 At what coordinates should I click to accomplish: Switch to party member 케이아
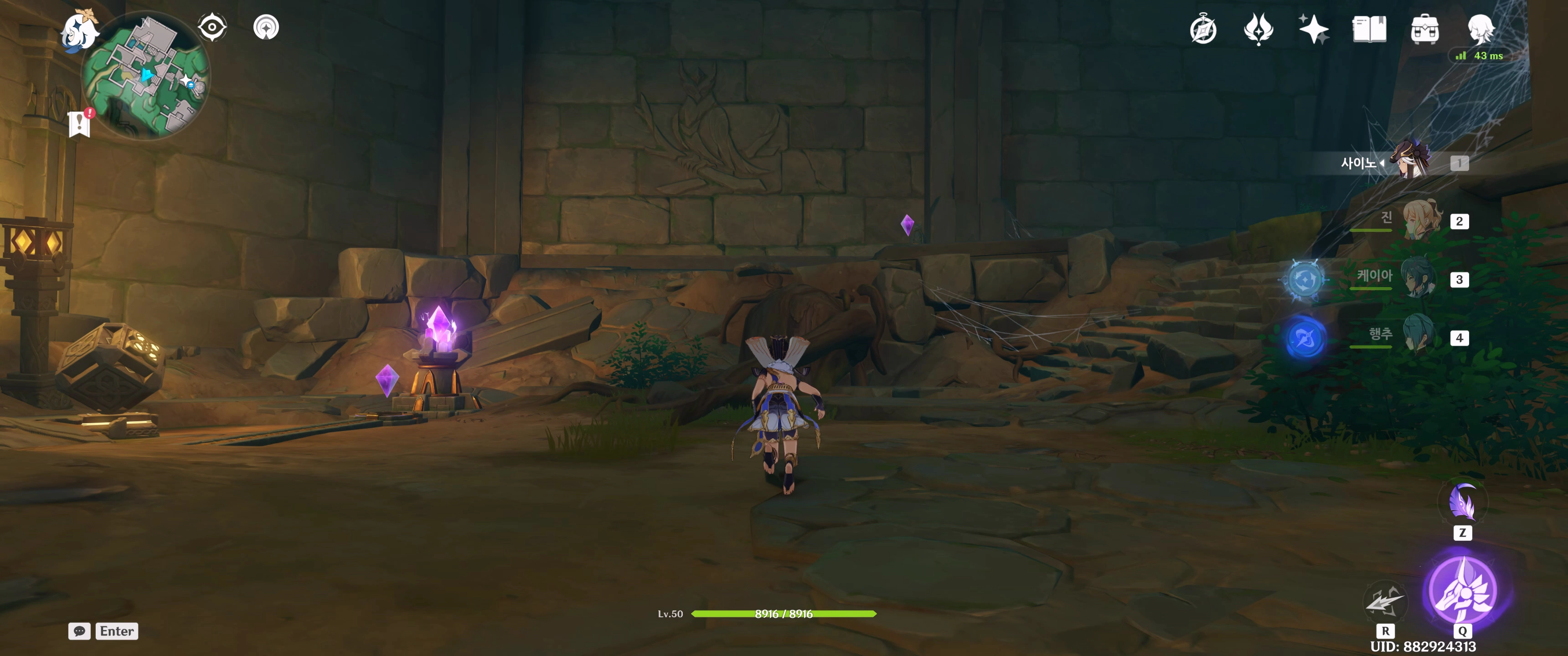point(1418,279)
